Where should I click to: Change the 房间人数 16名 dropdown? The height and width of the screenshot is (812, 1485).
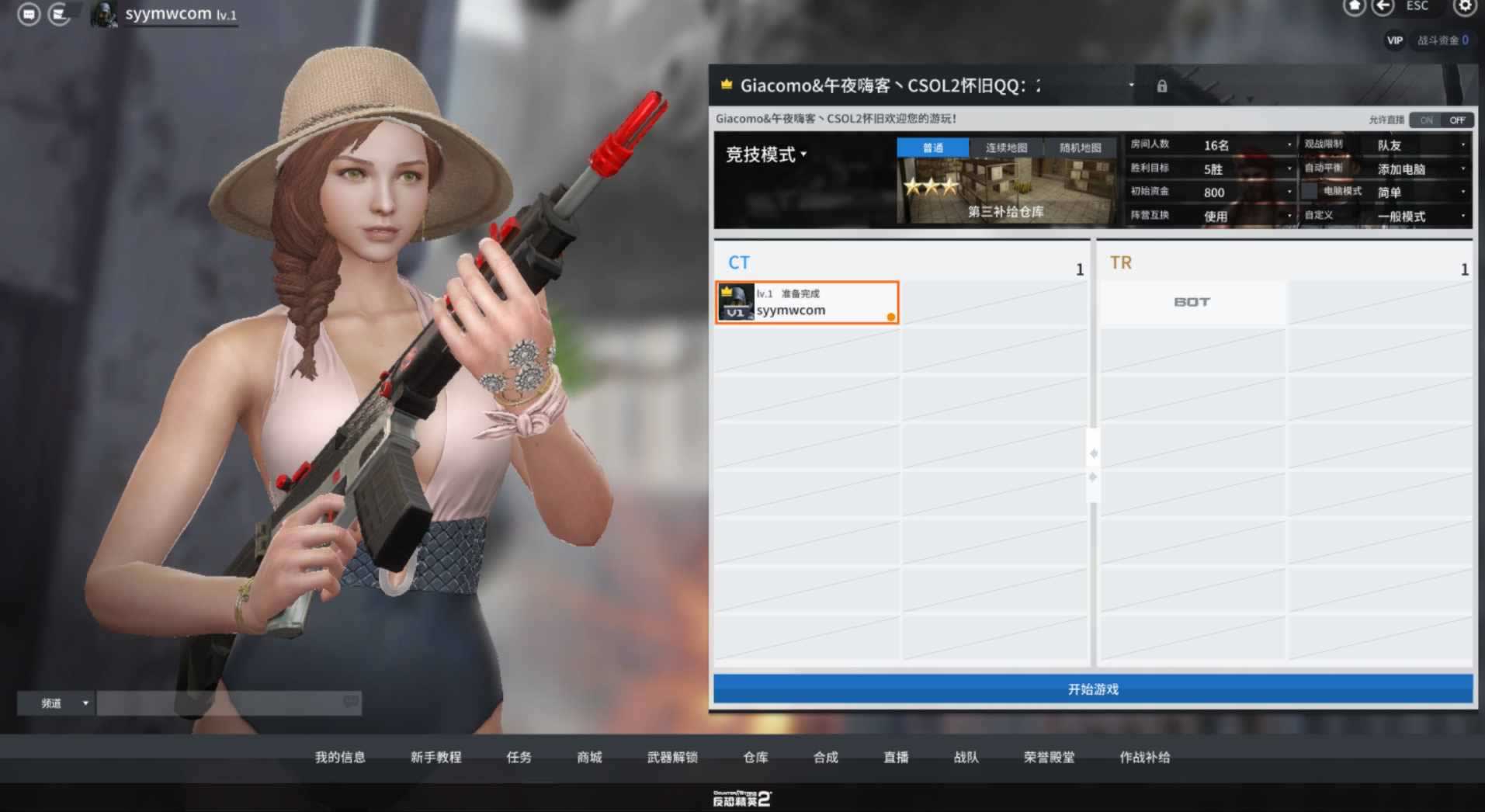pyautogui.click(x=1247, y=145)
